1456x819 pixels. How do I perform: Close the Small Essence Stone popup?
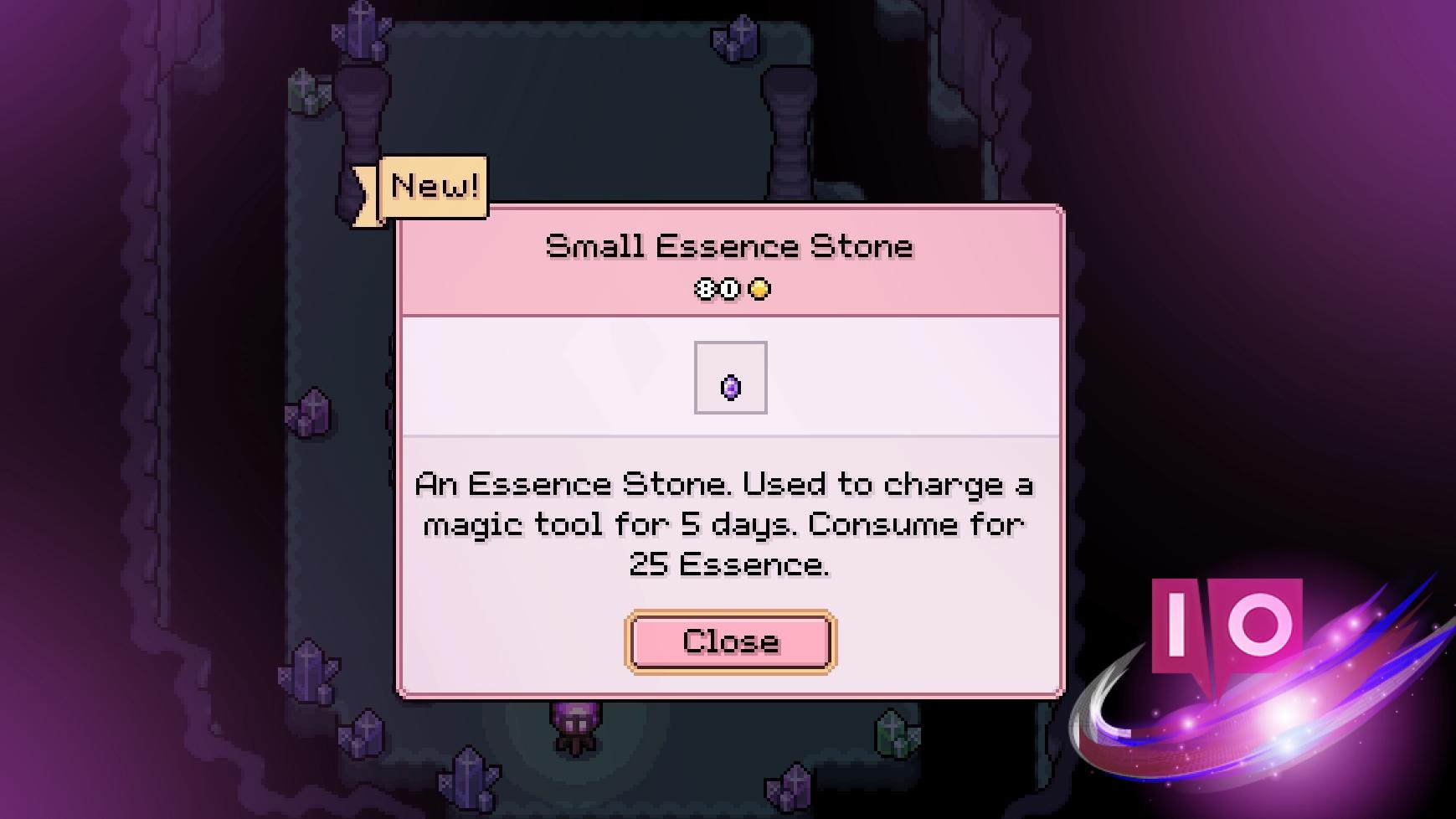click(x=730, y=641)
